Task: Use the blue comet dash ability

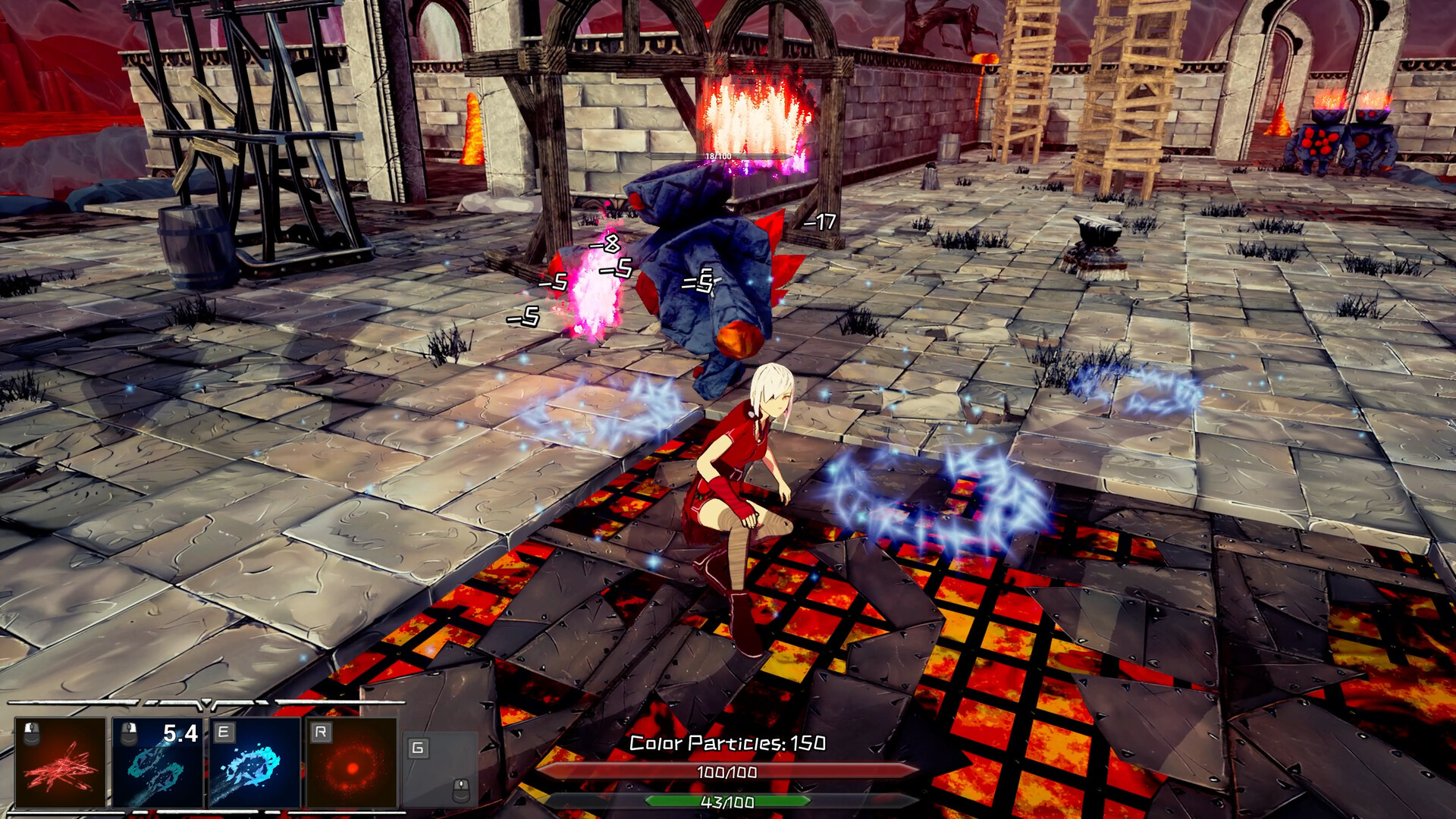Action: click(255, 763)
